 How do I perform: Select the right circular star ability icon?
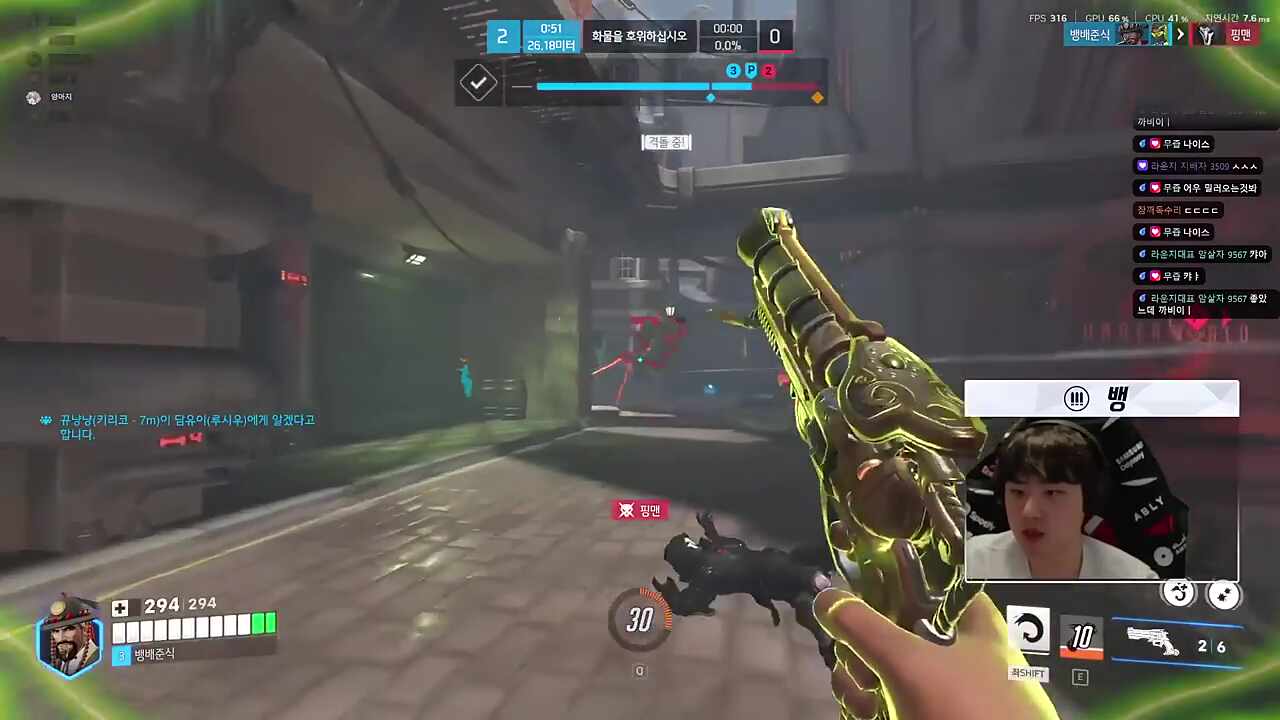click(1225, 595)
